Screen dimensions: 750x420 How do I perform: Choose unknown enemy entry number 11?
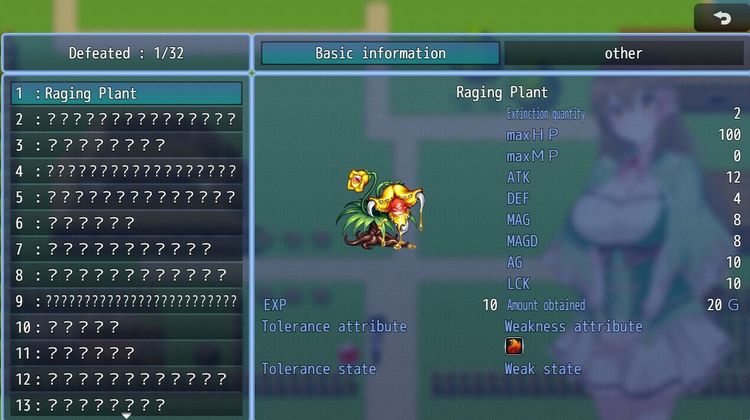pyautogui.click(x=126, y=353)
